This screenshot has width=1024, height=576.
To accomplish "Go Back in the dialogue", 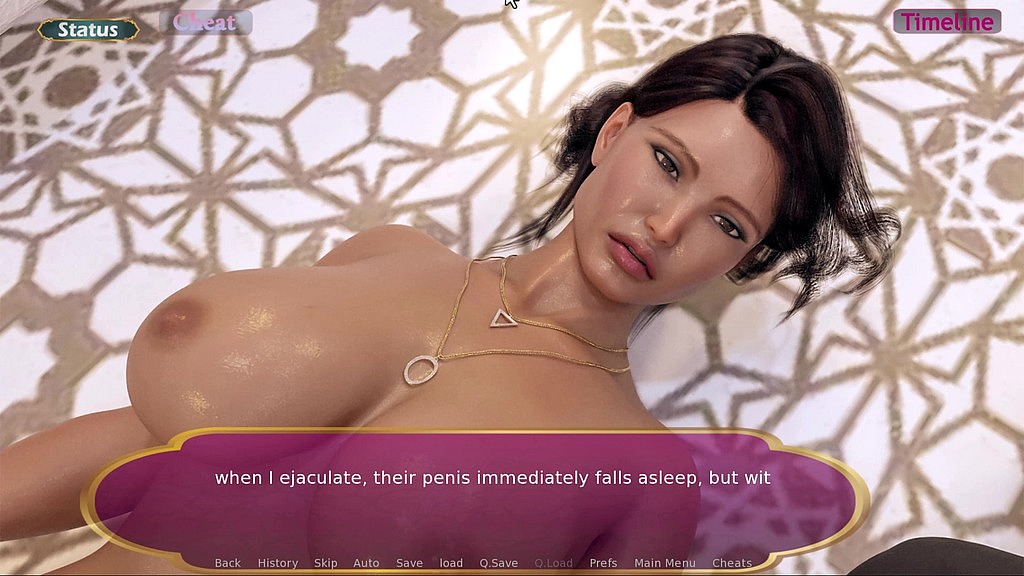I will (x=228, y=563).
